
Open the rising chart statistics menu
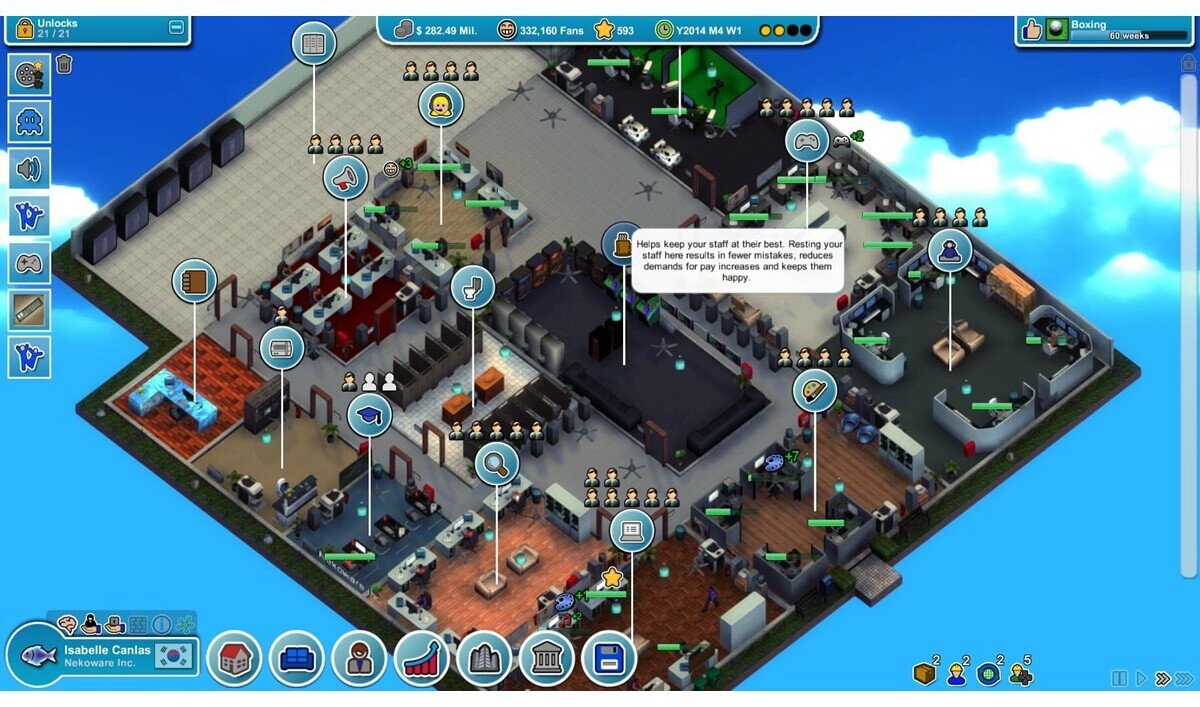[422, 659]
